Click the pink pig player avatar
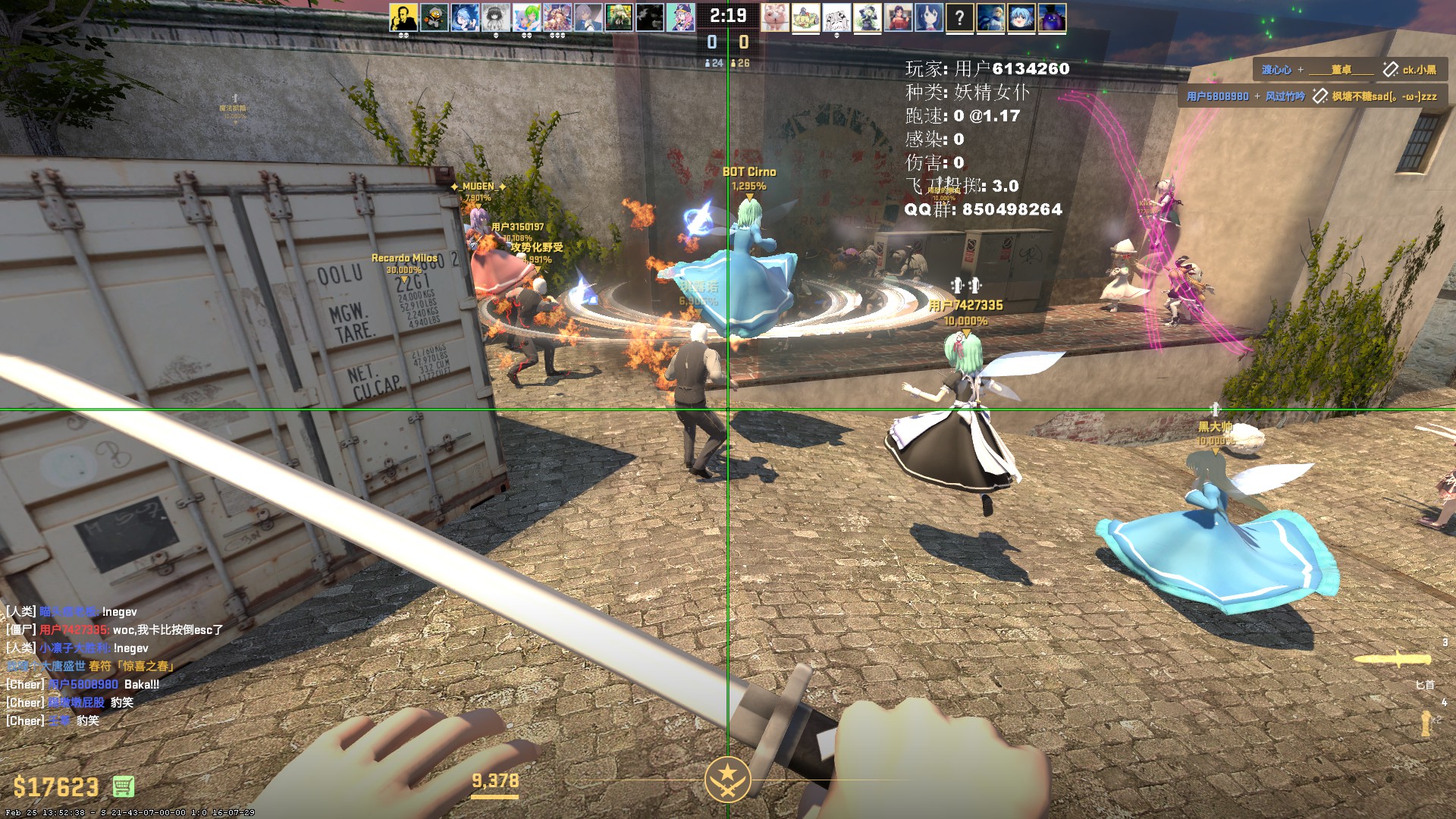This screenshot has height=819, width=1456. 775,17
